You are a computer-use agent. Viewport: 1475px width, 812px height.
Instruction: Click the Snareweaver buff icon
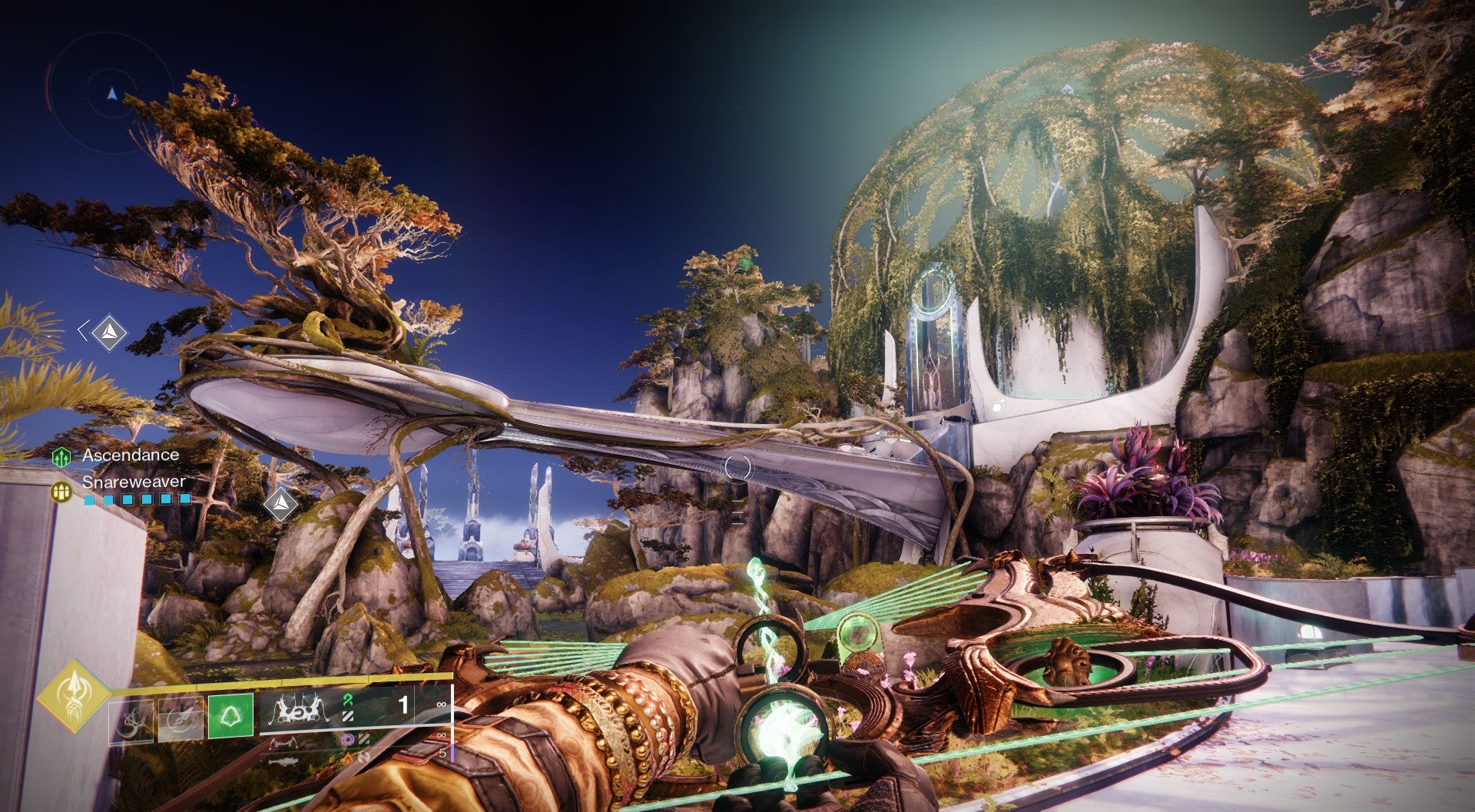tap(61, 490)
